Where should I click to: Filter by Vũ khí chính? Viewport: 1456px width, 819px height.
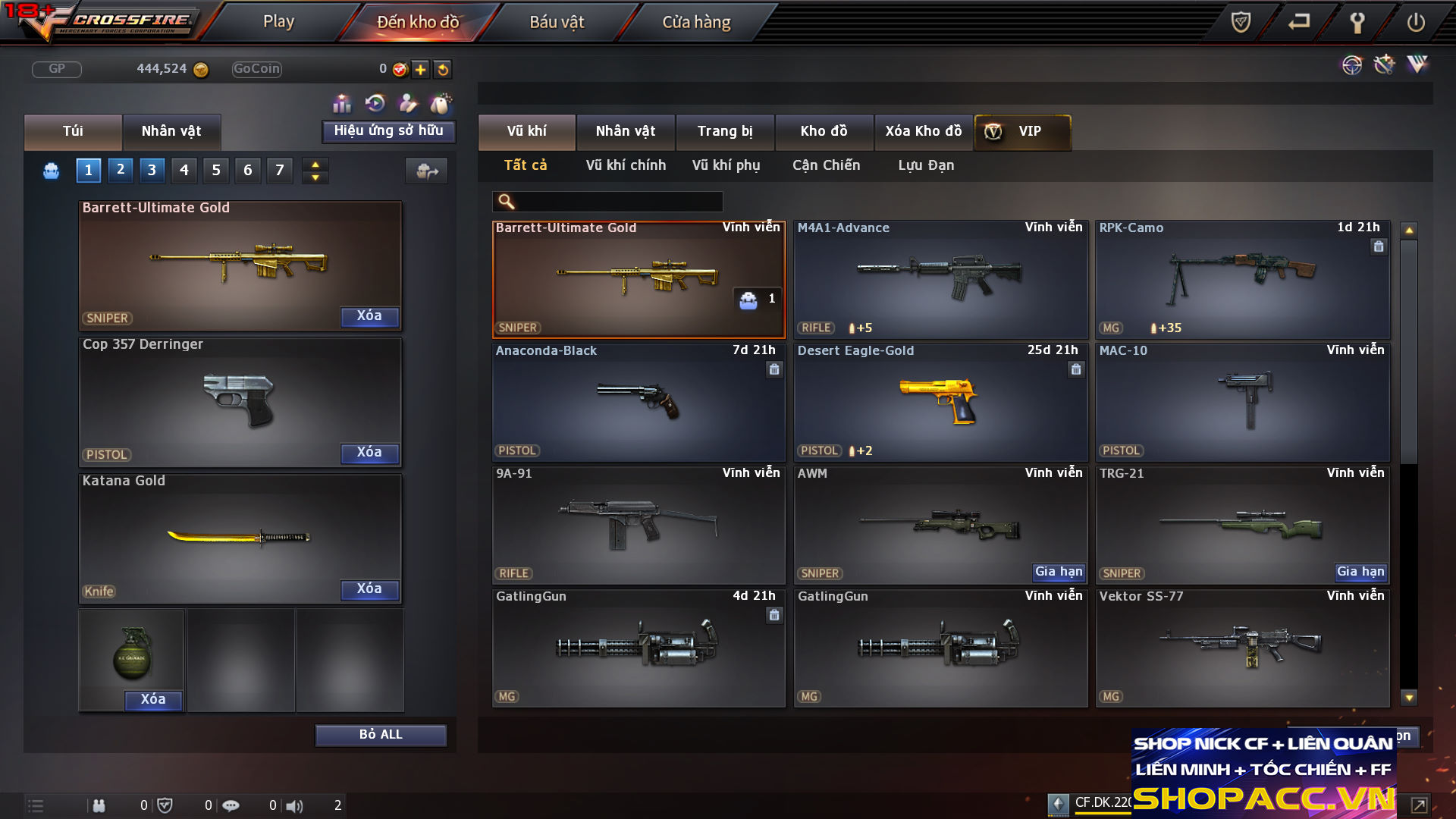tap(626, 165)
